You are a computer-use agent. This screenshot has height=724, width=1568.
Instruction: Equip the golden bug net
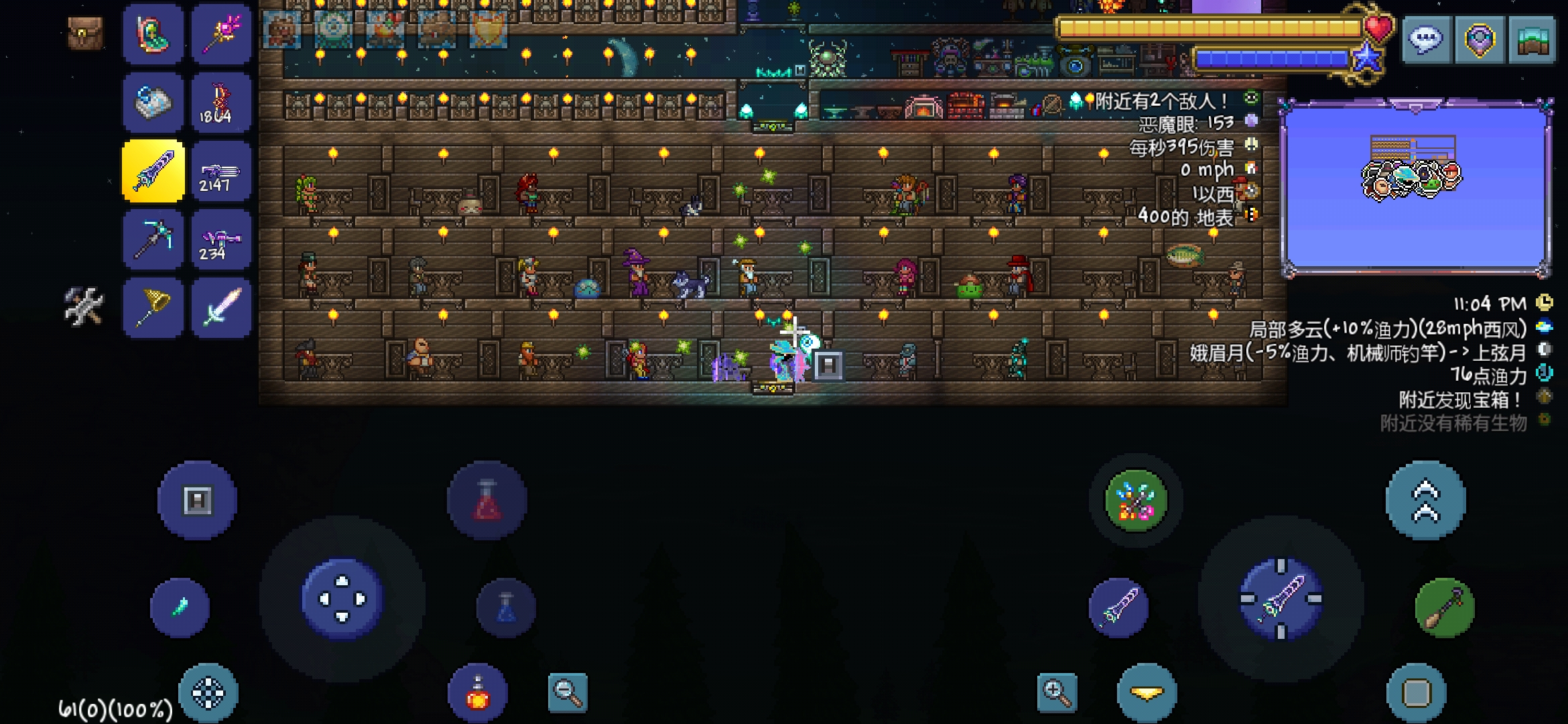click(x=153, y=308)
